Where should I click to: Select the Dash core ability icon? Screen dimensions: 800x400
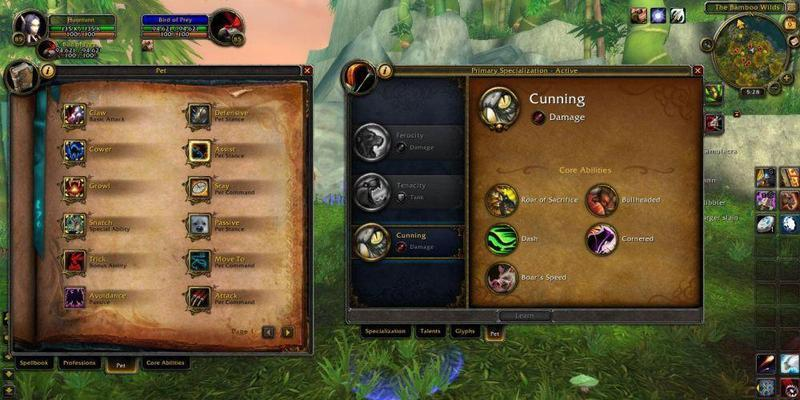tap(502, 239)
